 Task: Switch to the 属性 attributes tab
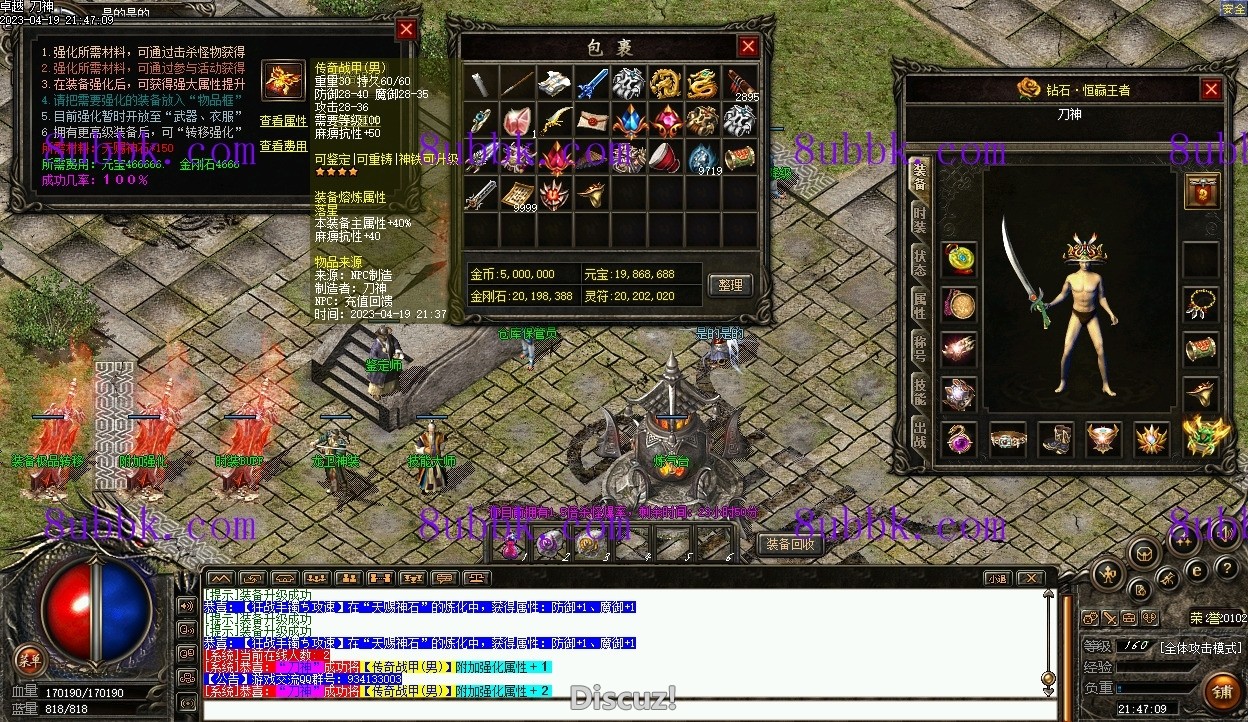(x=919, y=305)
